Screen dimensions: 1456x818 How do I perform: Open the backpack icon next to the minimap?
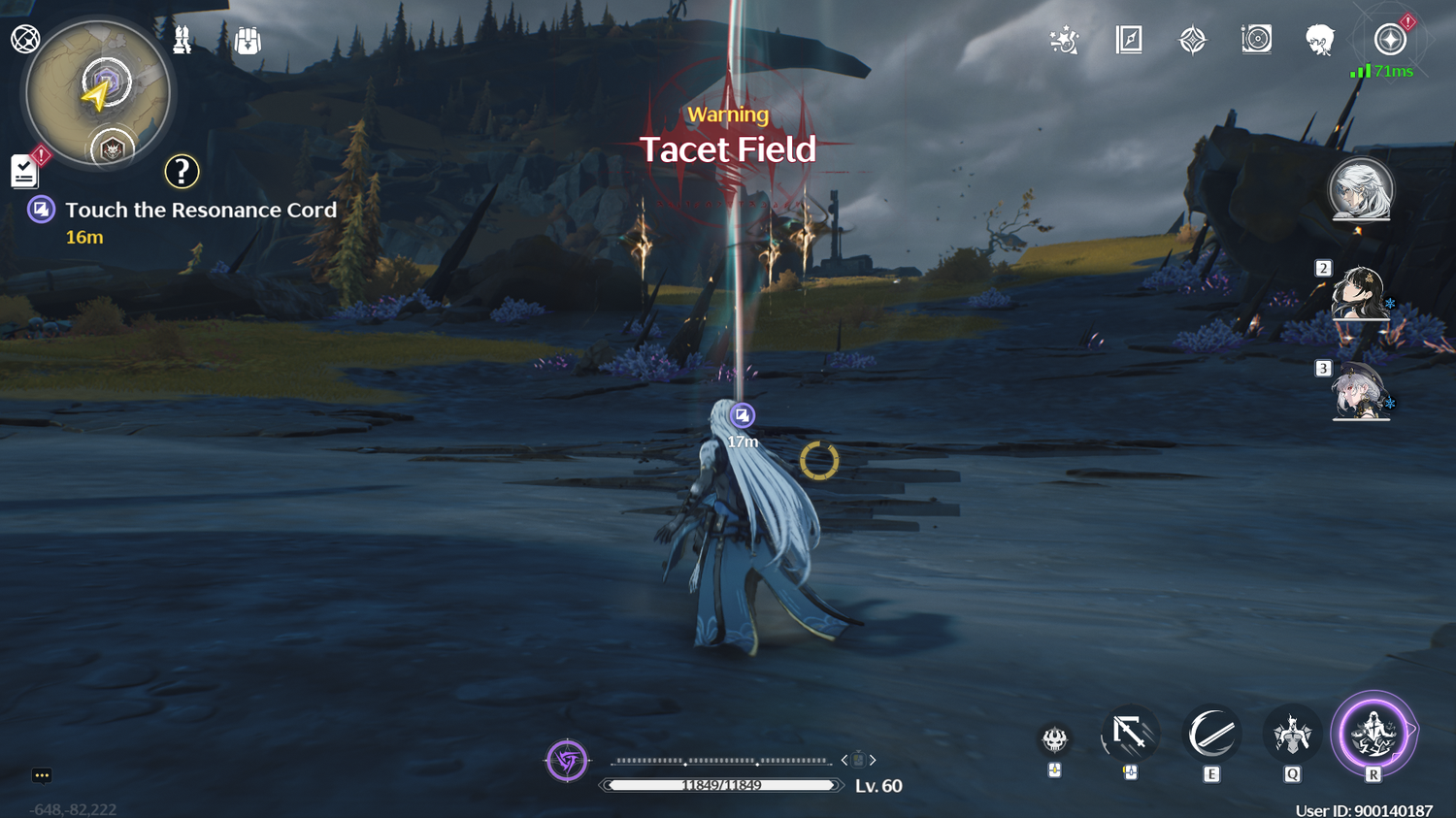tap(248, 41)
